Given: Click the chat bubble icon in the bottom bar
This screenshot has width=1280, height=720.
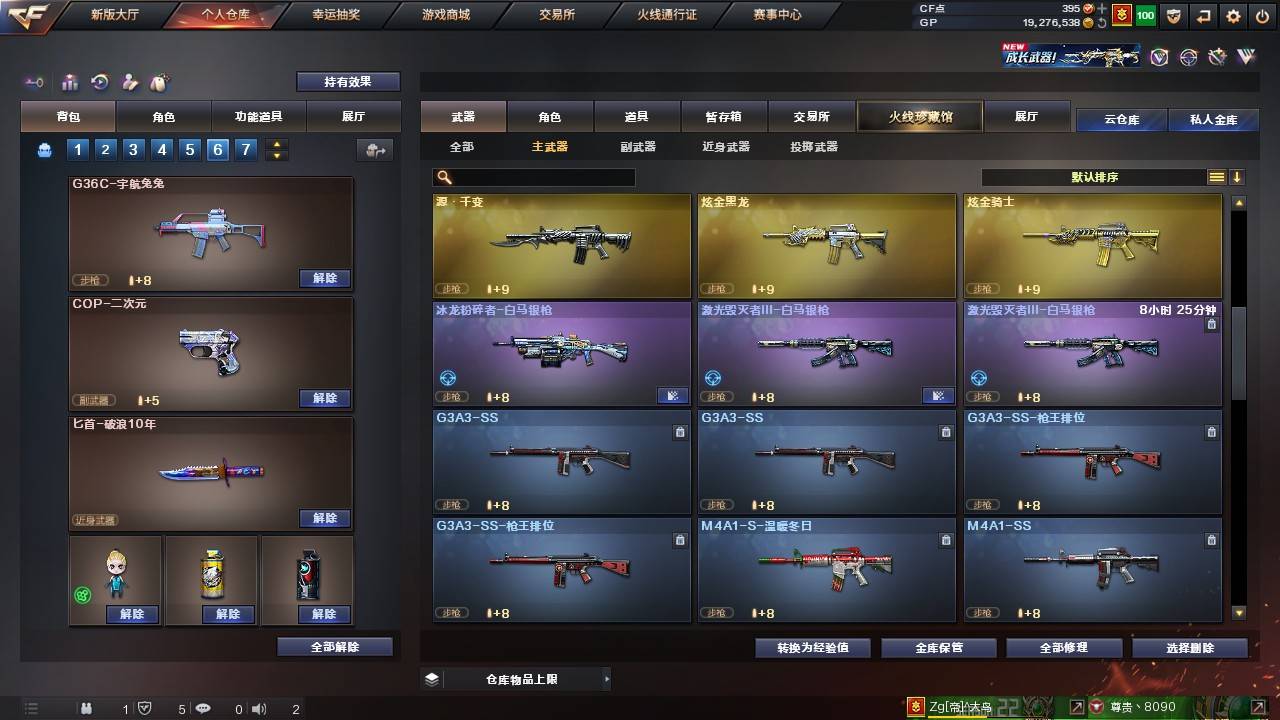Looking at the screenshot, I should click(x=203, y=708).
